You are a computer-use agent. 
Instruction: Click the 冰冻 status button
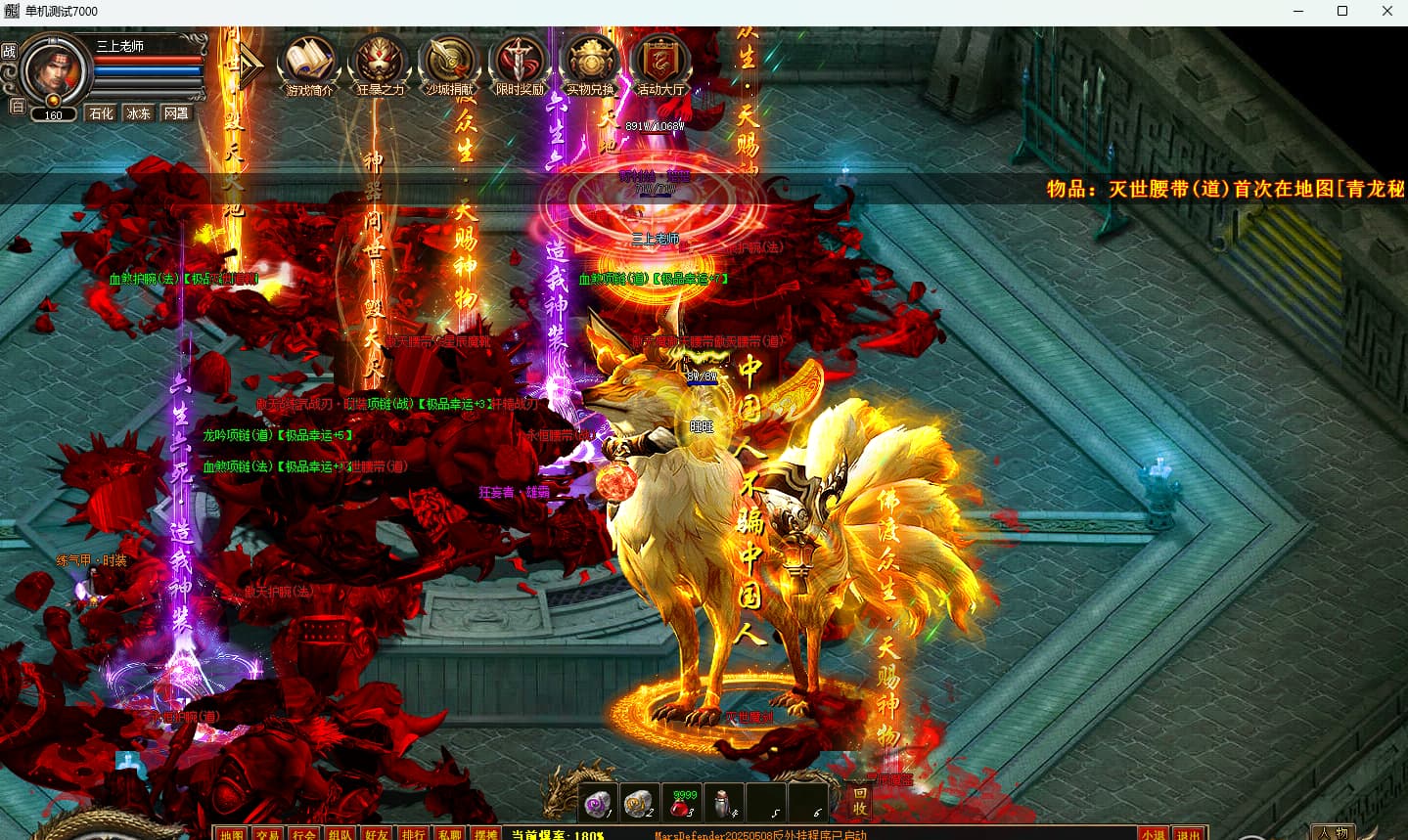point(139,113)
